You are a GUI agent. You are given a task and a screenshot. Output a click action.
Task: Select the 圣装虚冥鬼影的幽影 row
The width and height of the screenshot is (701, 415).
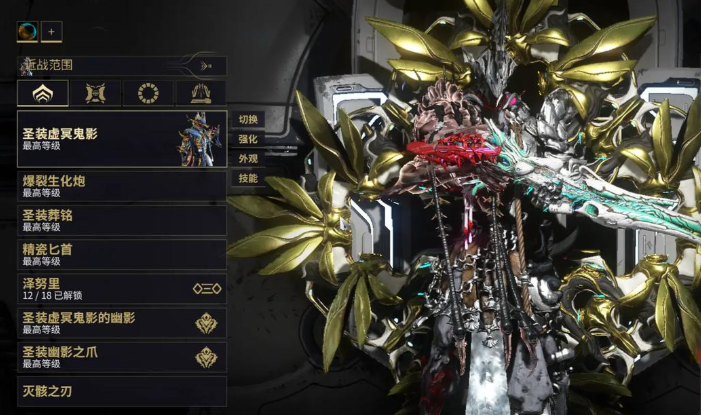[x=120, y=322]
